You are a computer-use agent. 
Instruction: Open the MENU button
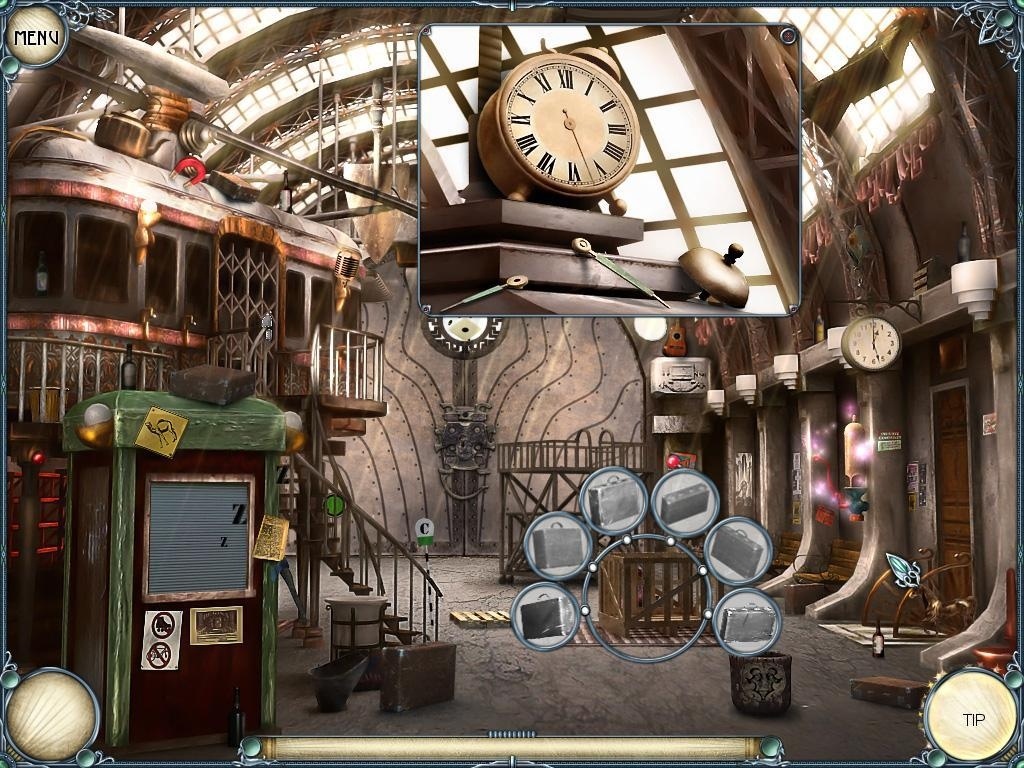tap(36, 38)
